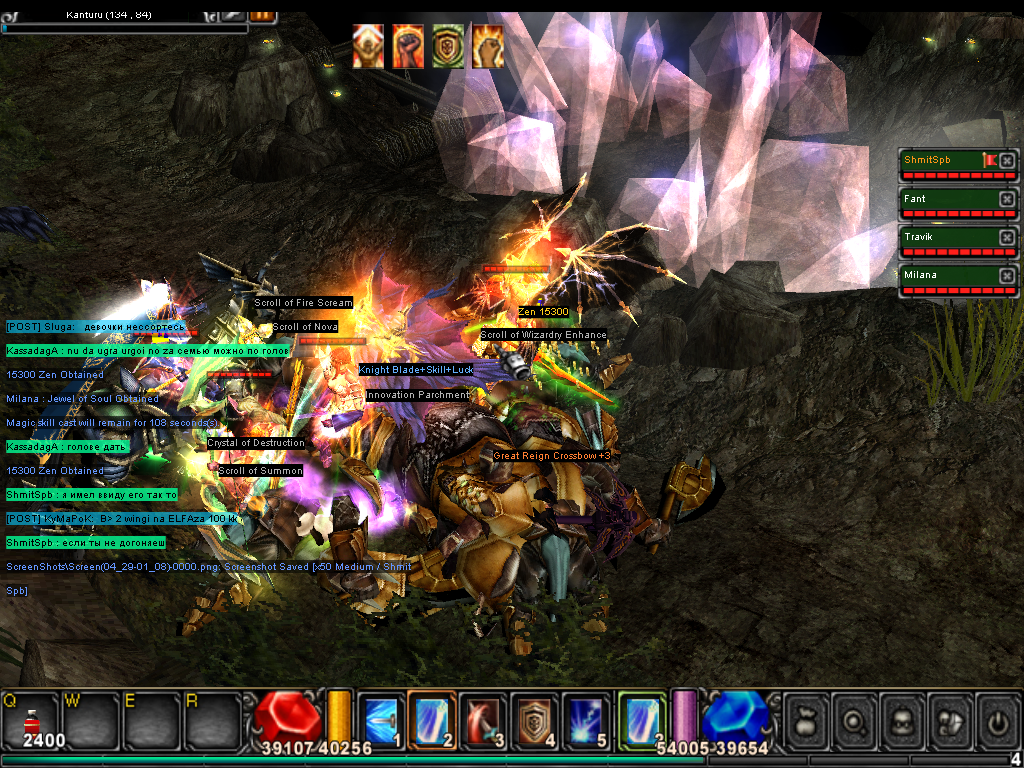1024x768 pixels.
Task: Select the health potion in the Q slot
Action: 31,718
